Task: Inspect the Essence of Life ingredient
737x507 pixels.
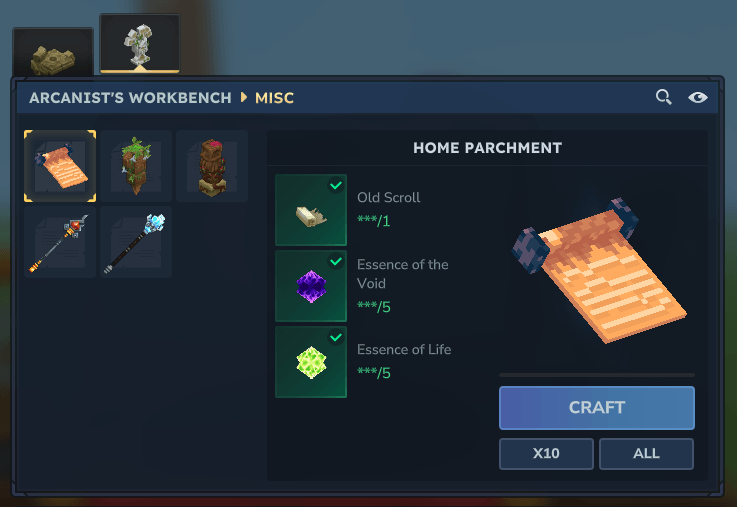Action: pos(311,362)
